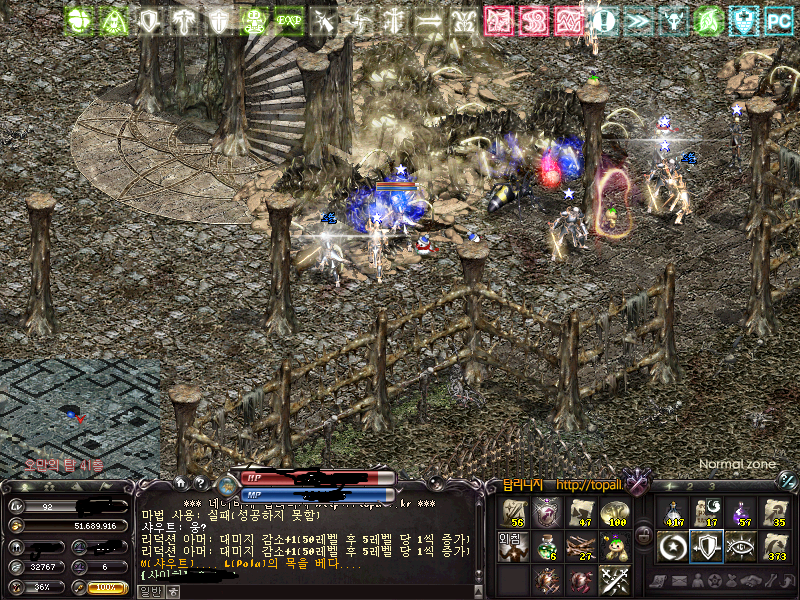Switch to the 일반 chat tab

149,591
